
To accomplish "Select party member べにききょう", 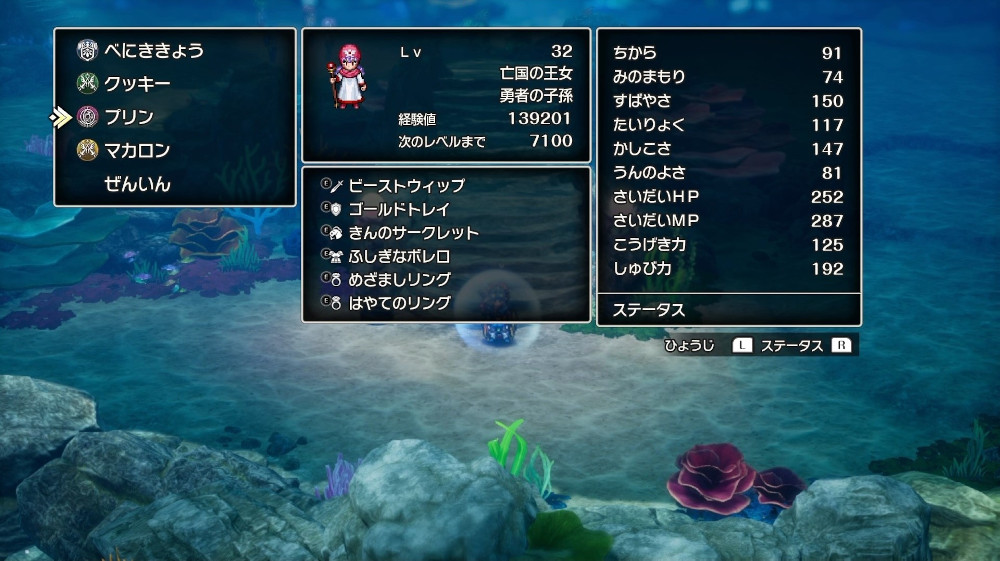I will tap(154, 50).
